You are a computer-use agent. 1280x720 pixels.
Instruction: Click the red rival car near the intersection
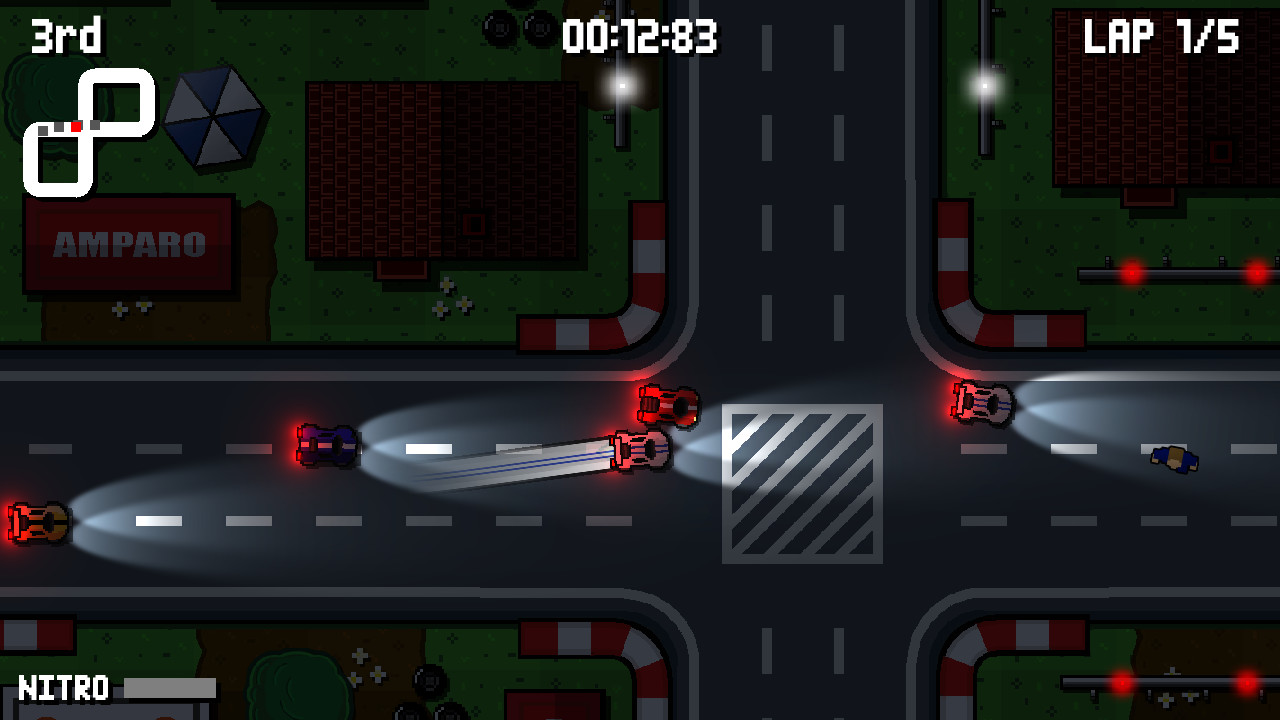pos(668,404)
